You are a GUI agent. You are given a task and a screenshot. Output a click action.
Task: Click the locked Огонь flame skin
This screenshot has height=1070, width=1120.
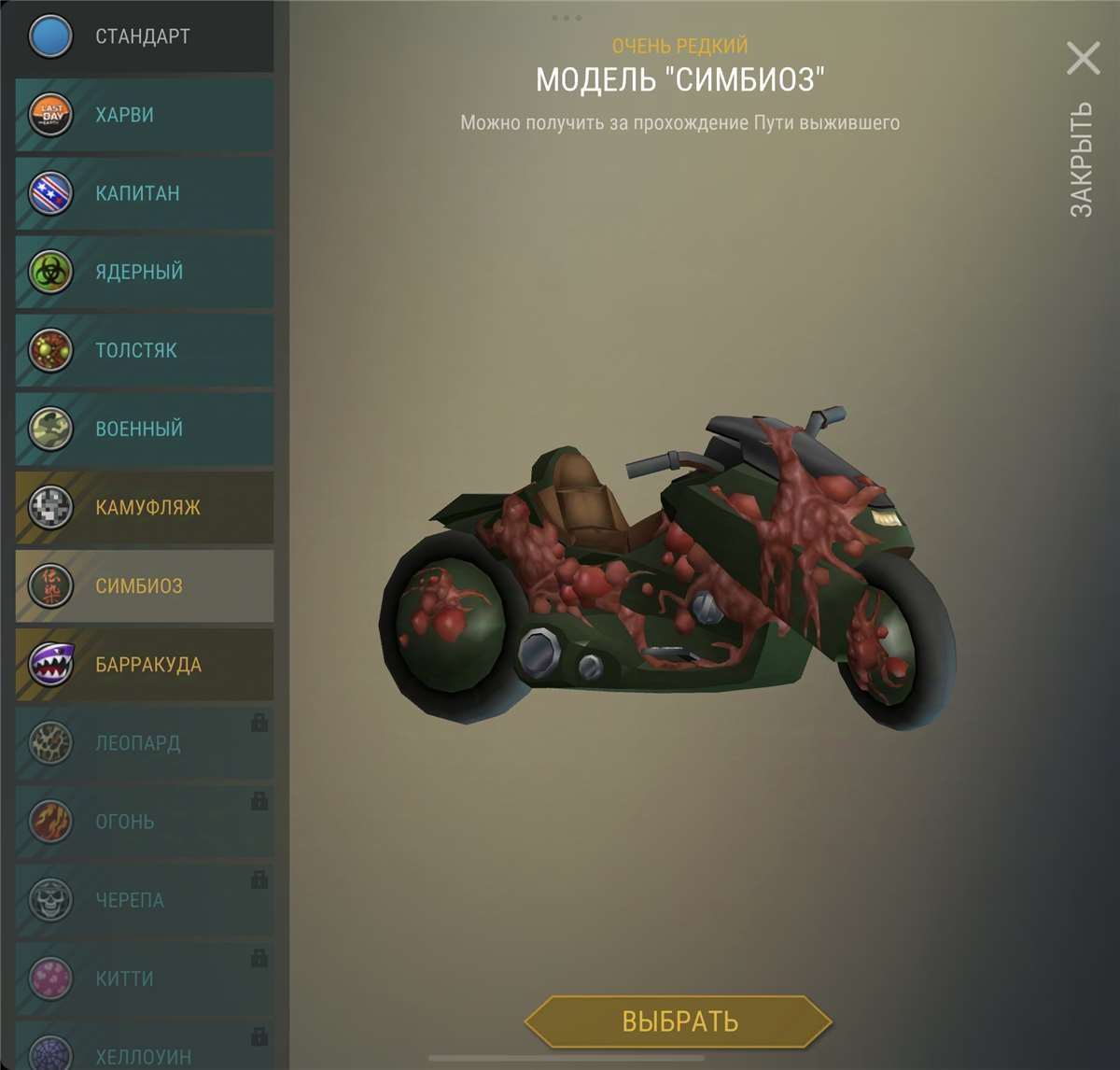[x=145, y=822]
